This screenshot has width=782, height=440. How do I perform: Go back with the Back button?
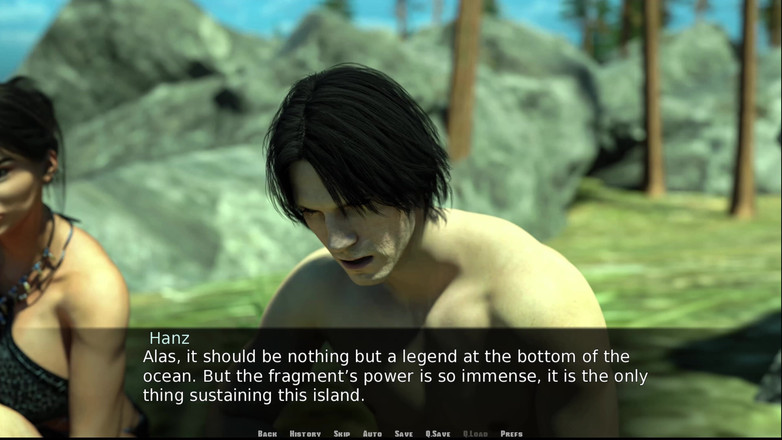point(267,434)
